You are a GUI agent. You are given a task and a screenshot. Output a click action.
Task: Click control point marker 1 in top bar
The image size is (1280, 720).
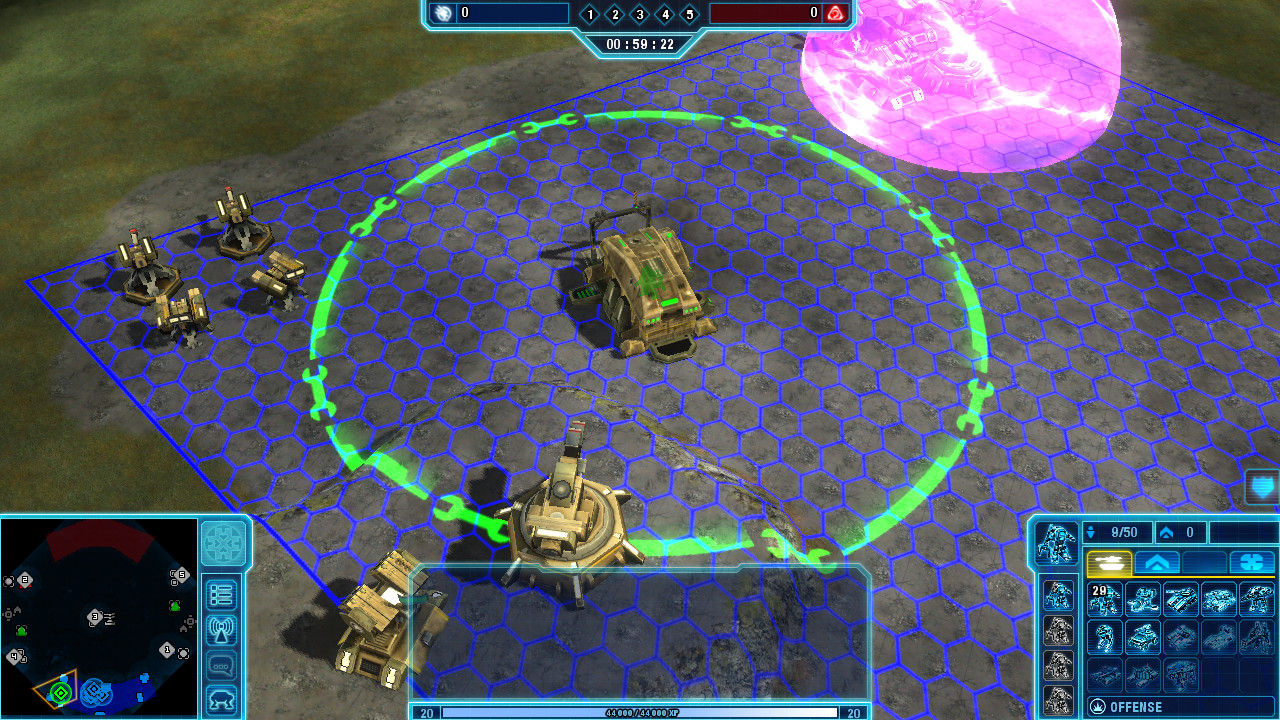(590, 14)
